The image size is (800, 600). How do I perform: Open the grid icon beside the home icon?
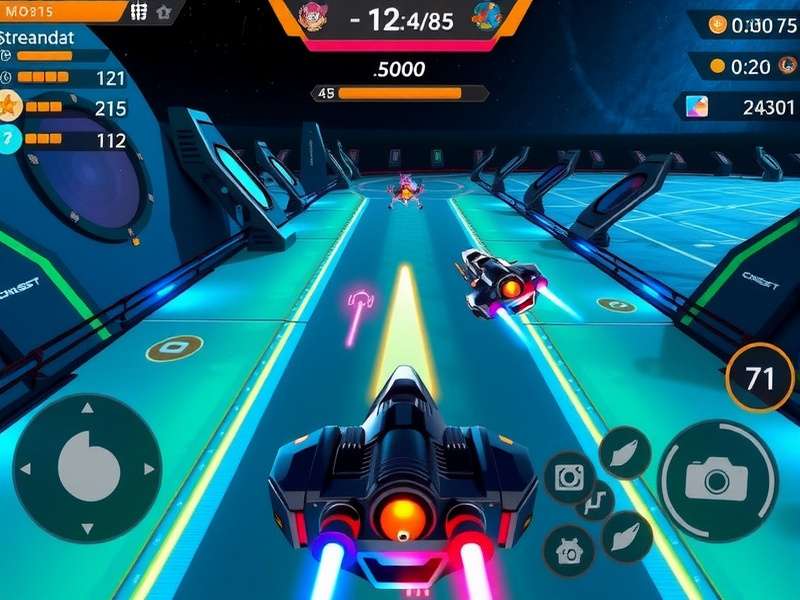[x=140, y=12]
